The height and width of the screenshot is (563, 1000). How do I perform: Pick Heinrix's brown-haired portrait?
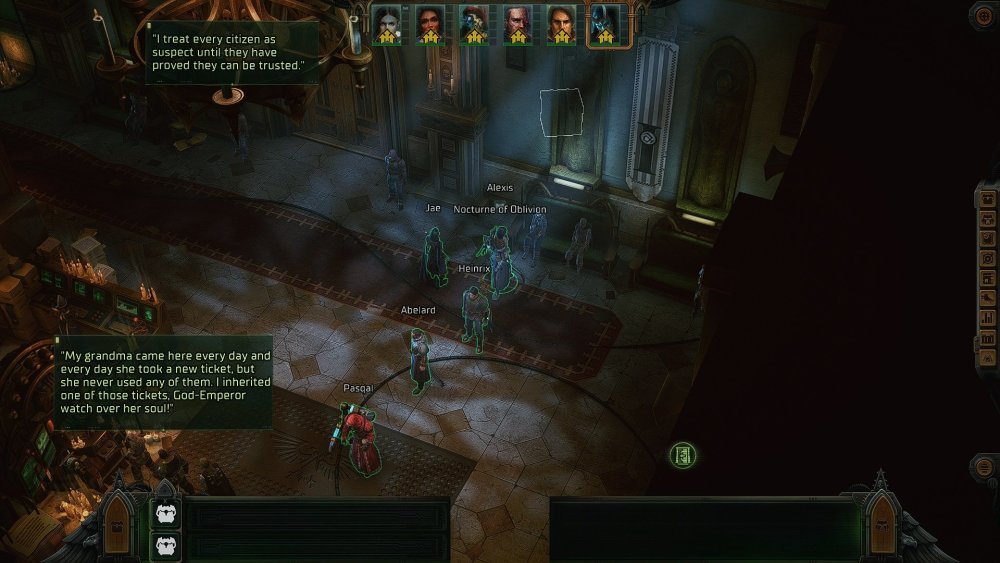point(561,24)
